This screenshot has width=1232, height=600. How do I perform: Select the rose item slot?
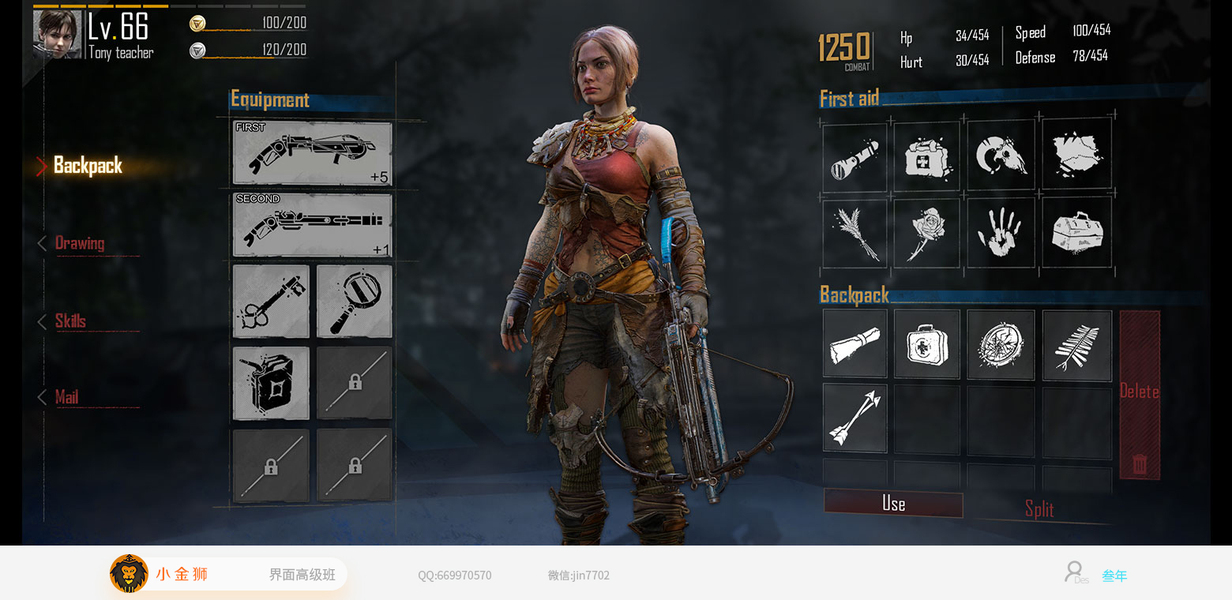coord(927,233)
